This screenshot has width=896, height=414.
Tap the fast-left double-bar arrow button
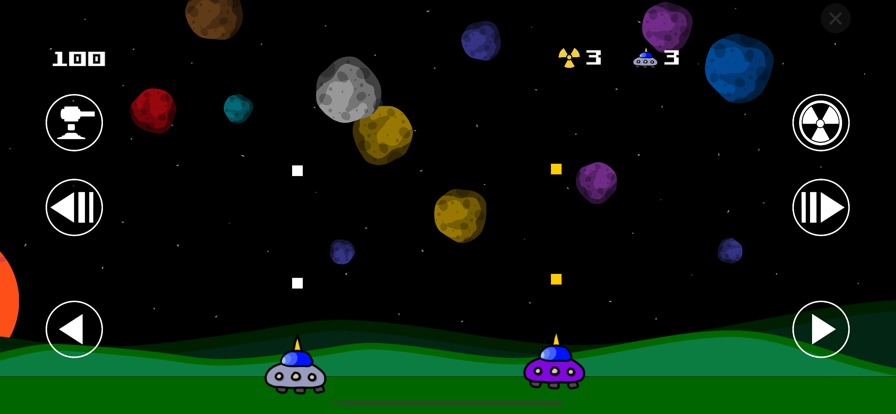coord(74,208)
